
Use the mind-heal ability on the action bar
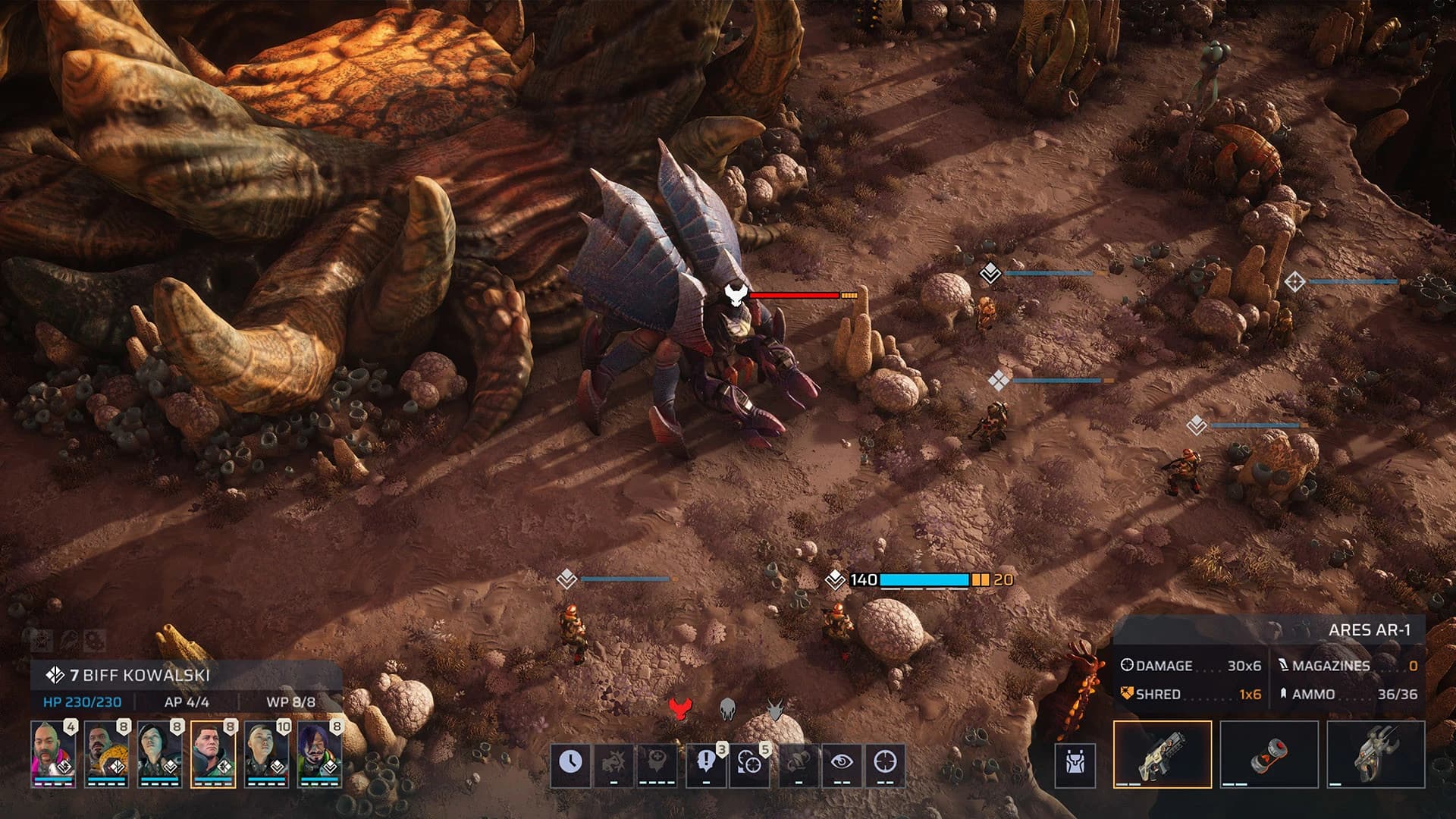click(x=657, y=764)
